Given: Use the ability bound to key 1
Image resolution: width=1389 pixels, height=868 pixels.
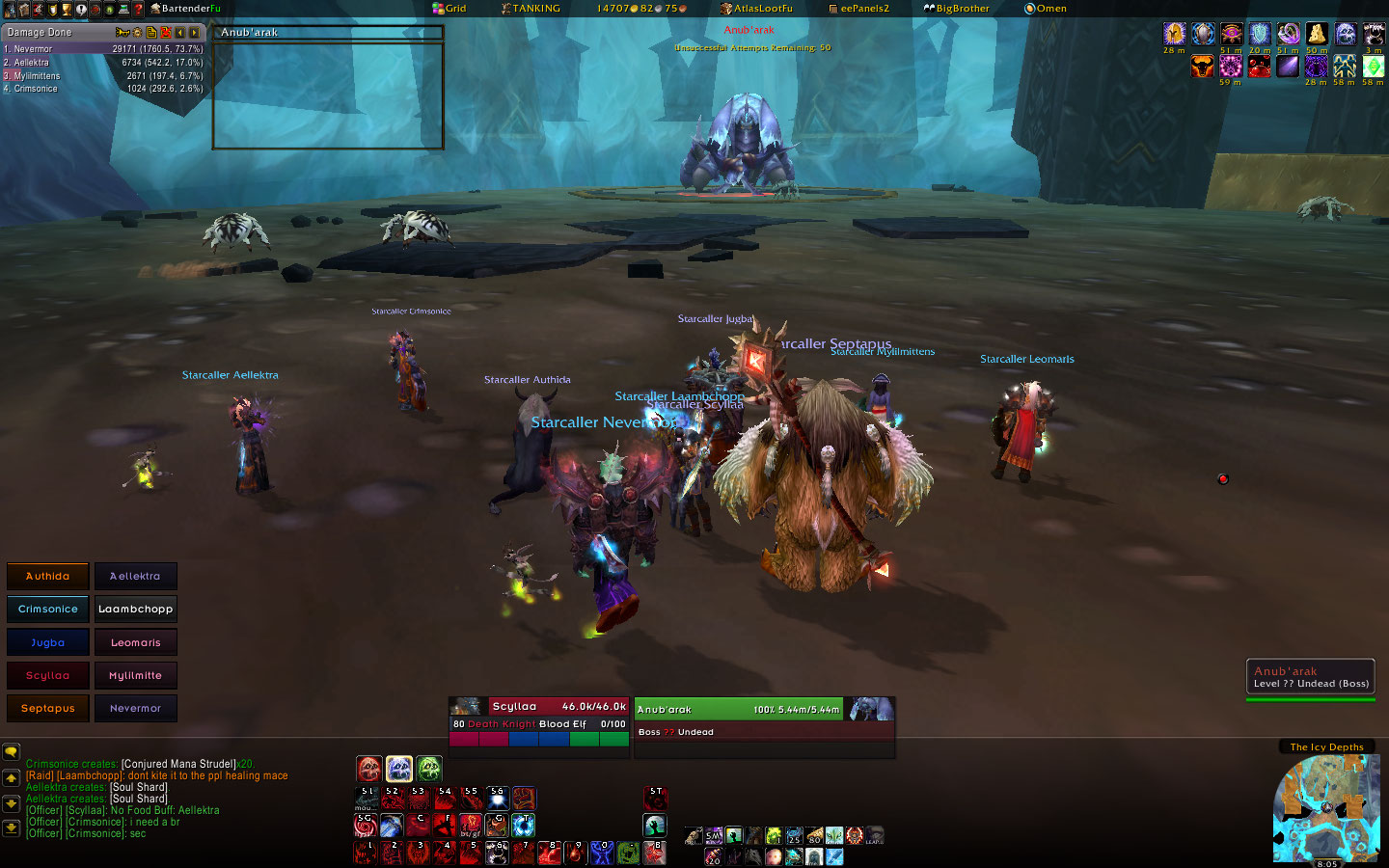Looking at the screenshot, I should pyautogui.click(x=366, y=853).
